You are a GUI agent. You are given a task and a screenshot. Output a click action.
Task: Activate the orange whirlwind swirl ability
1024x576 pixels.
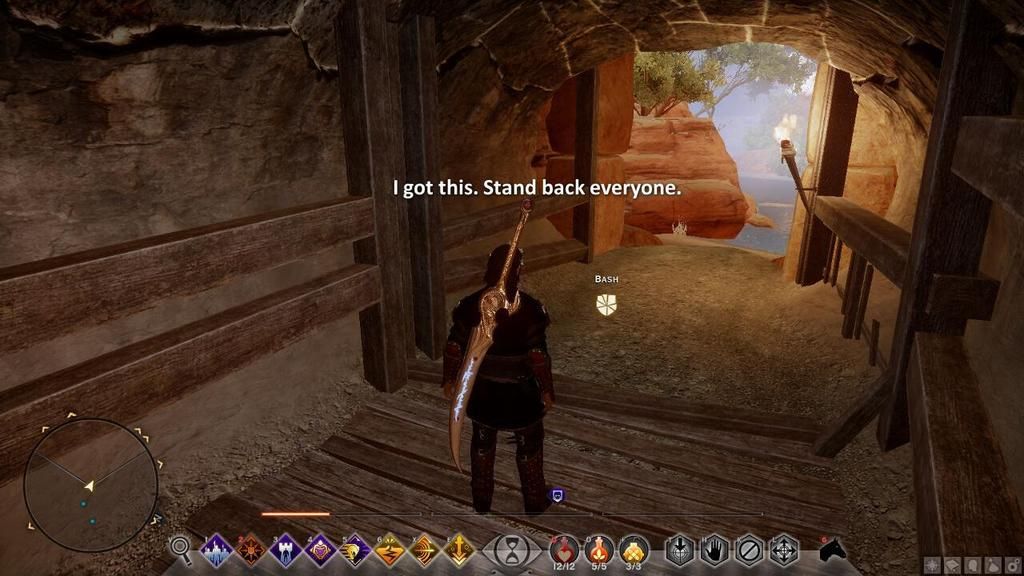[x=425, y=549]
